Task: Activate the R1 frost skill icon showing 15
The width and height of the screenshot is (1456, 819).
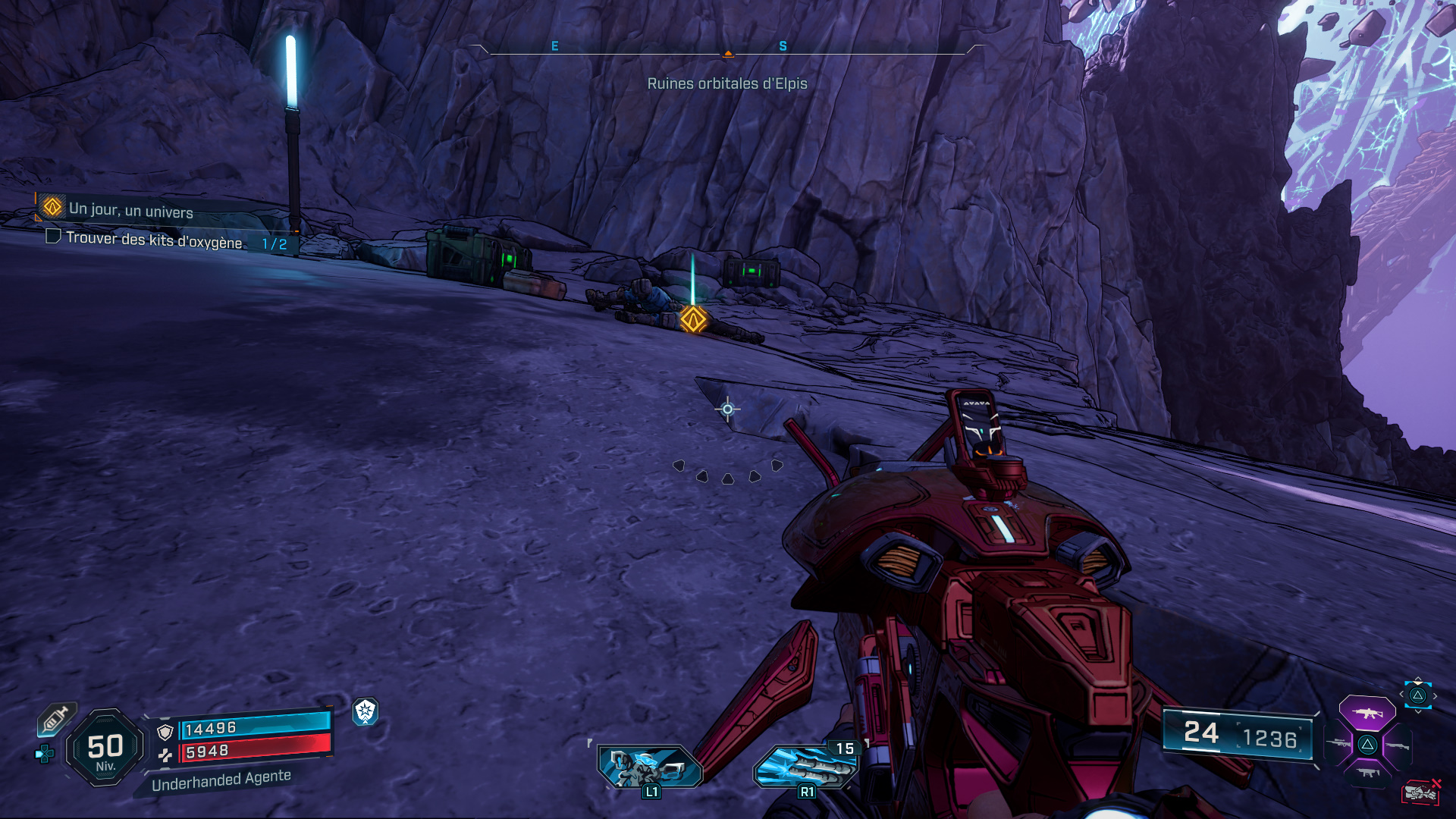Action: pos(806,766)
